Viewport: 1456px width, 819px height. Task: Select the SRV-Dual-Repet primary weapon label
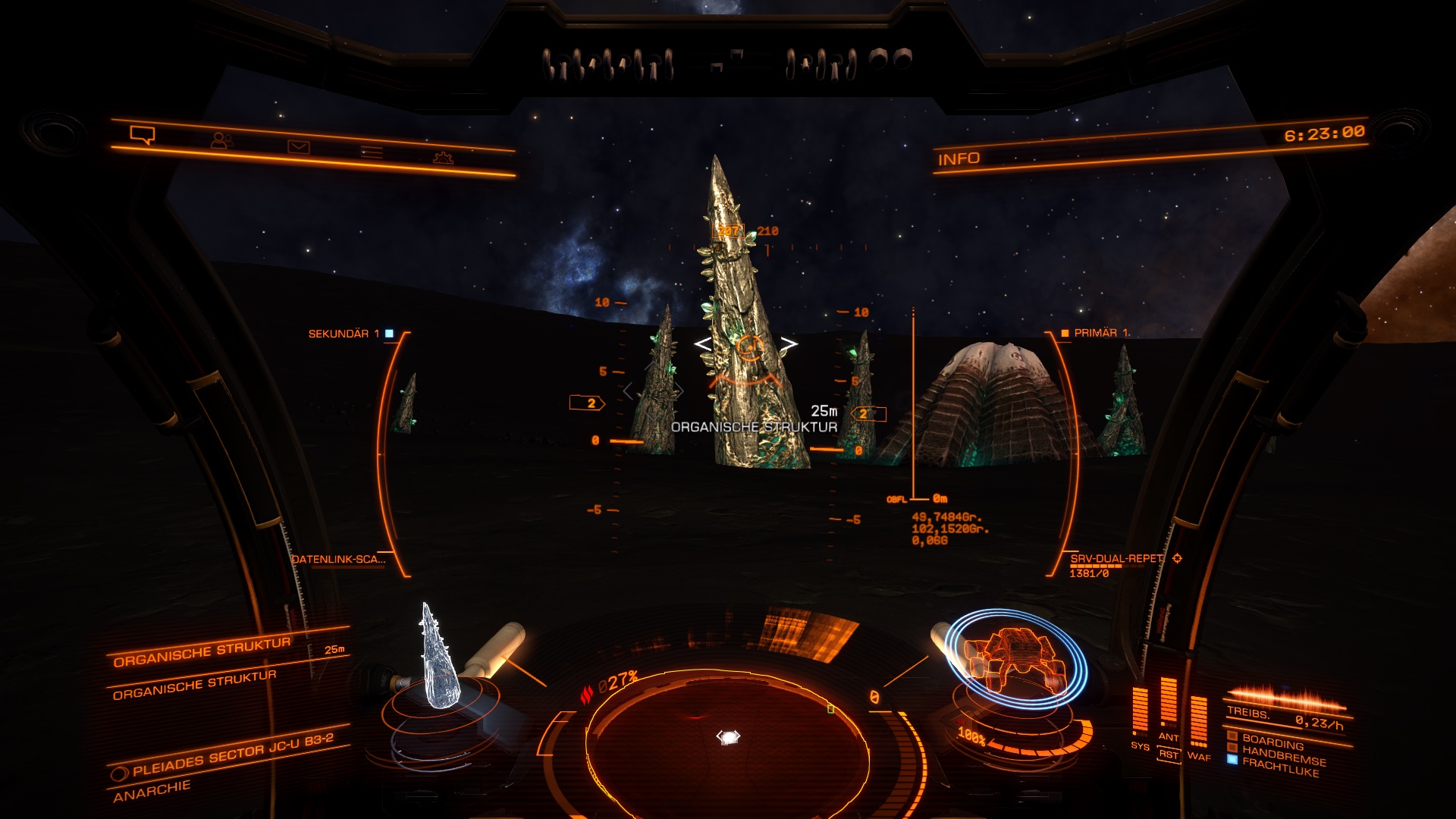coord(1116,559)
